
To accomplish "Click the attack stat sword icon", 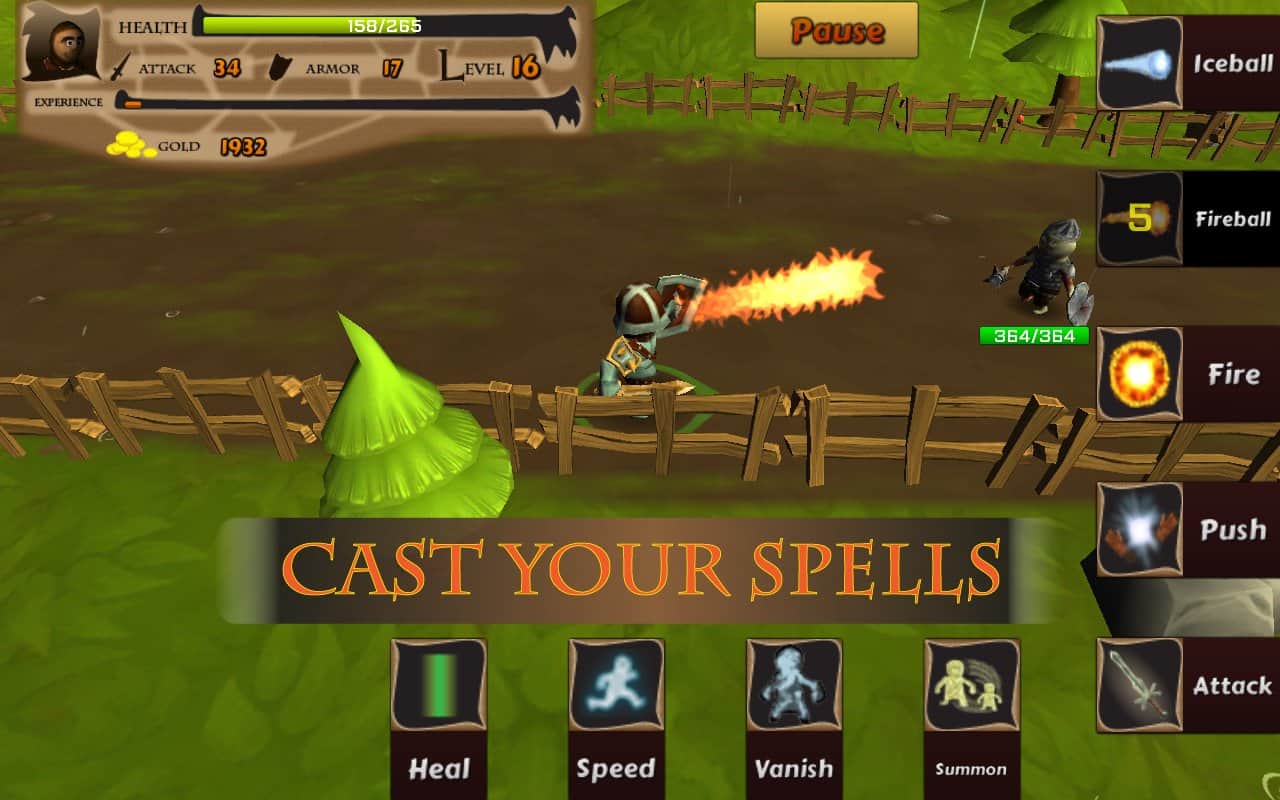I will pyautogui.click(x=121, y=64).
